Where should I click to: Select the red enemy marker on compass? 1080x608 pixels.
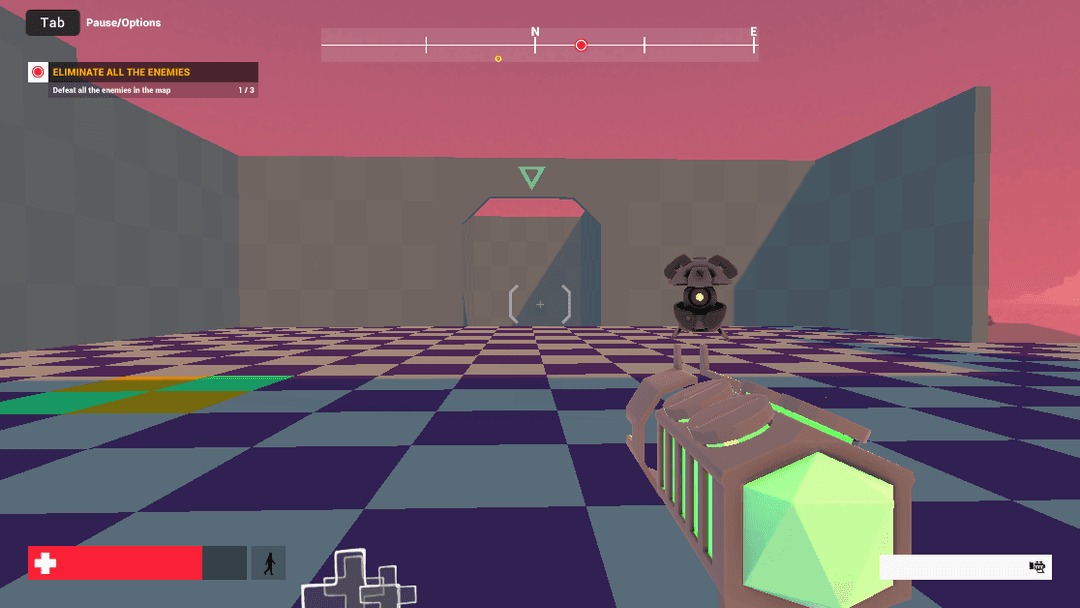coord(581,45)
